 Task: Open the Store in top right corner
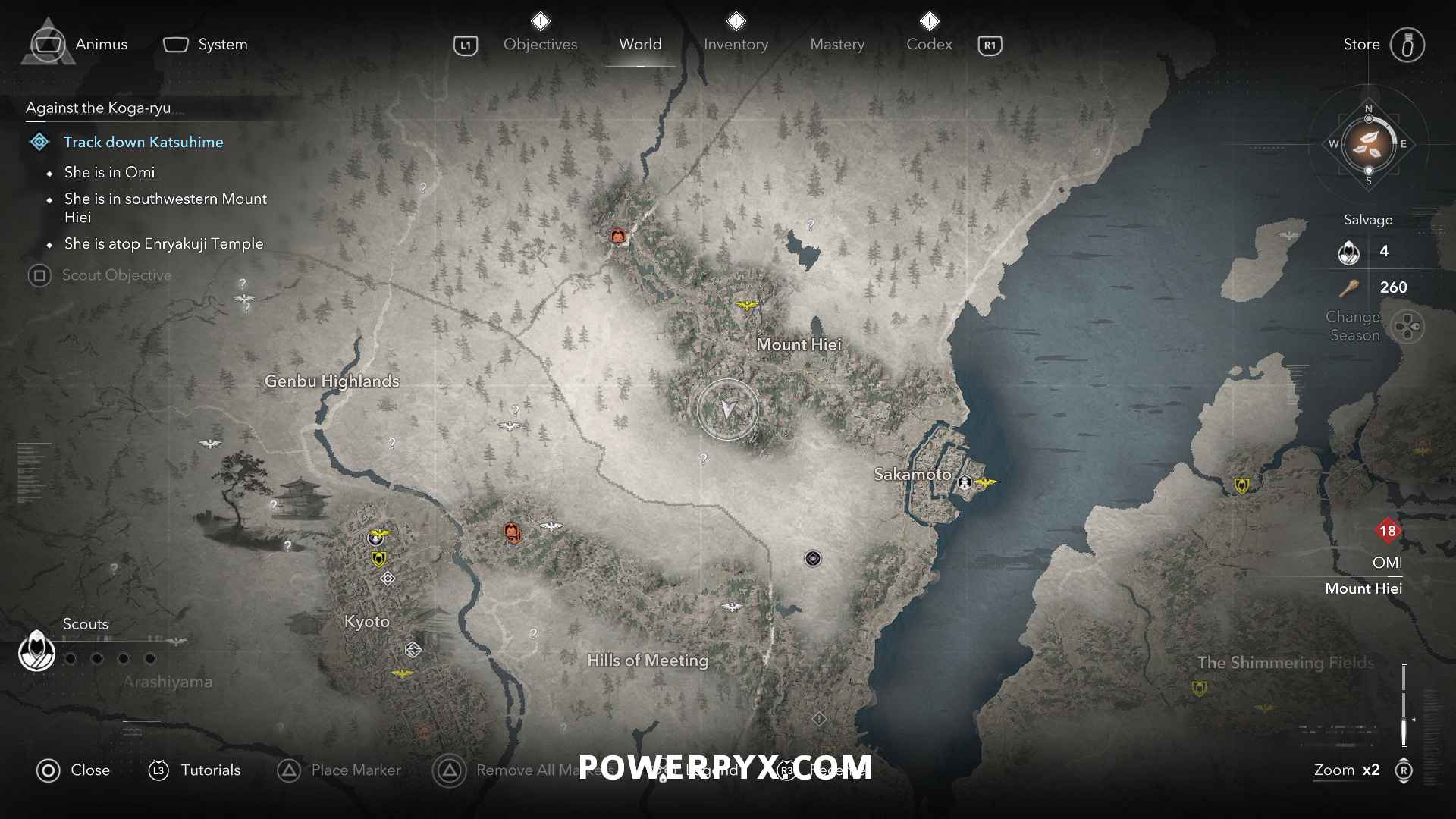tap(1360, 44)
